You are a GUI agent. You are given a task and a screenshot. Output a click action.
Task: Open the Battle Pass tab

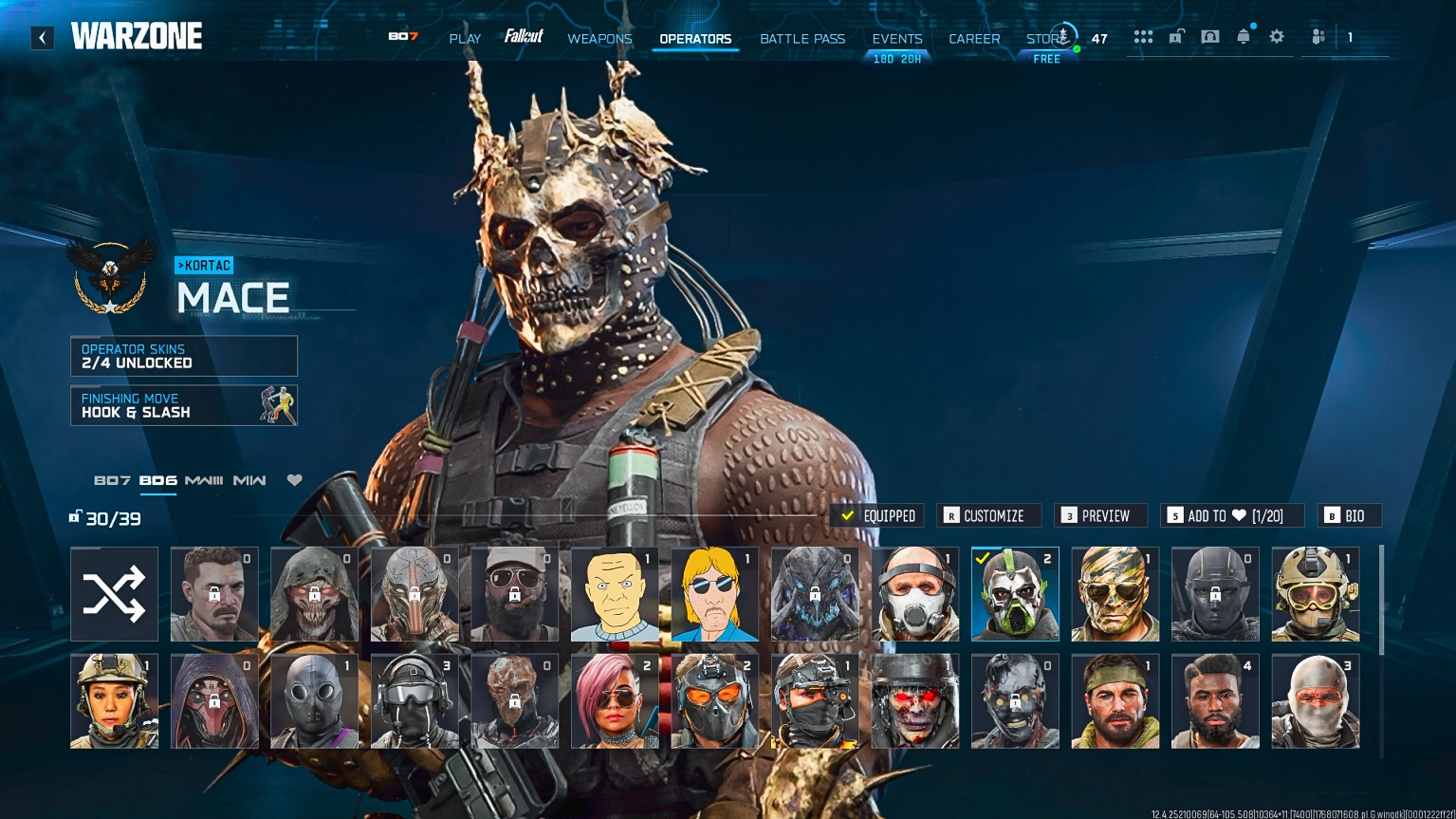click(802, 38)
